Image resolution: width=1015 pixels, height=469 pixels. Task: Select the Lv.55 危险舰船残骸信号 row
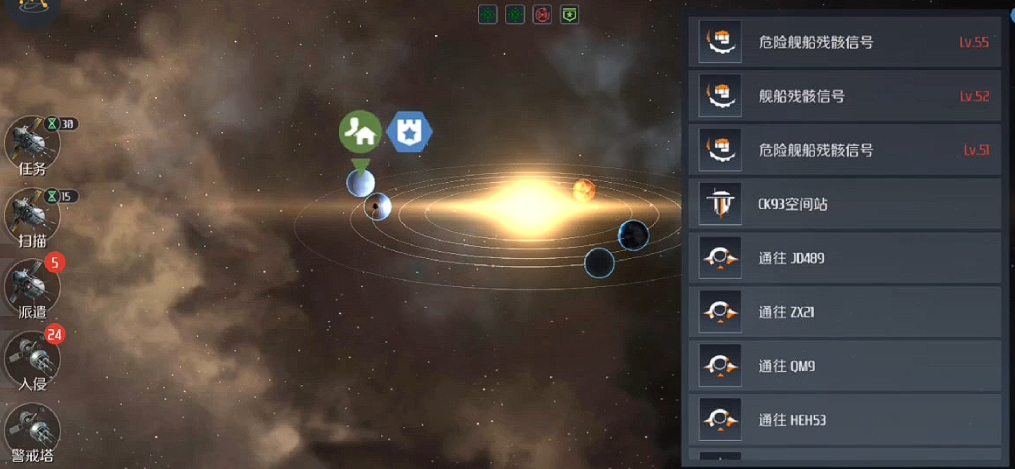(x=845, y=42)
